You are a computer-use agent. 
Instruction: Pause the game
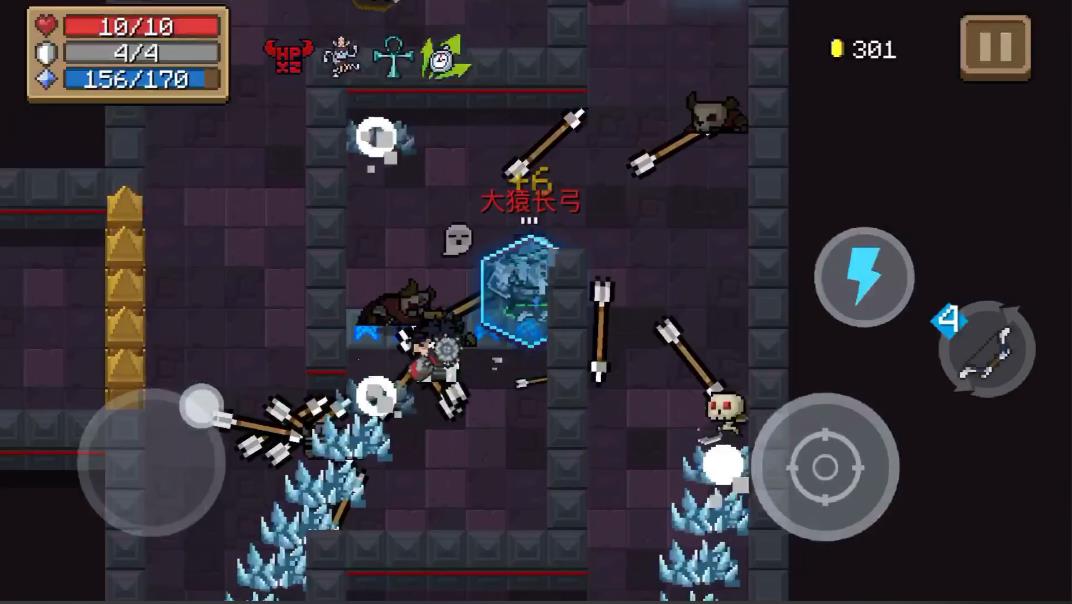(995, 47)
